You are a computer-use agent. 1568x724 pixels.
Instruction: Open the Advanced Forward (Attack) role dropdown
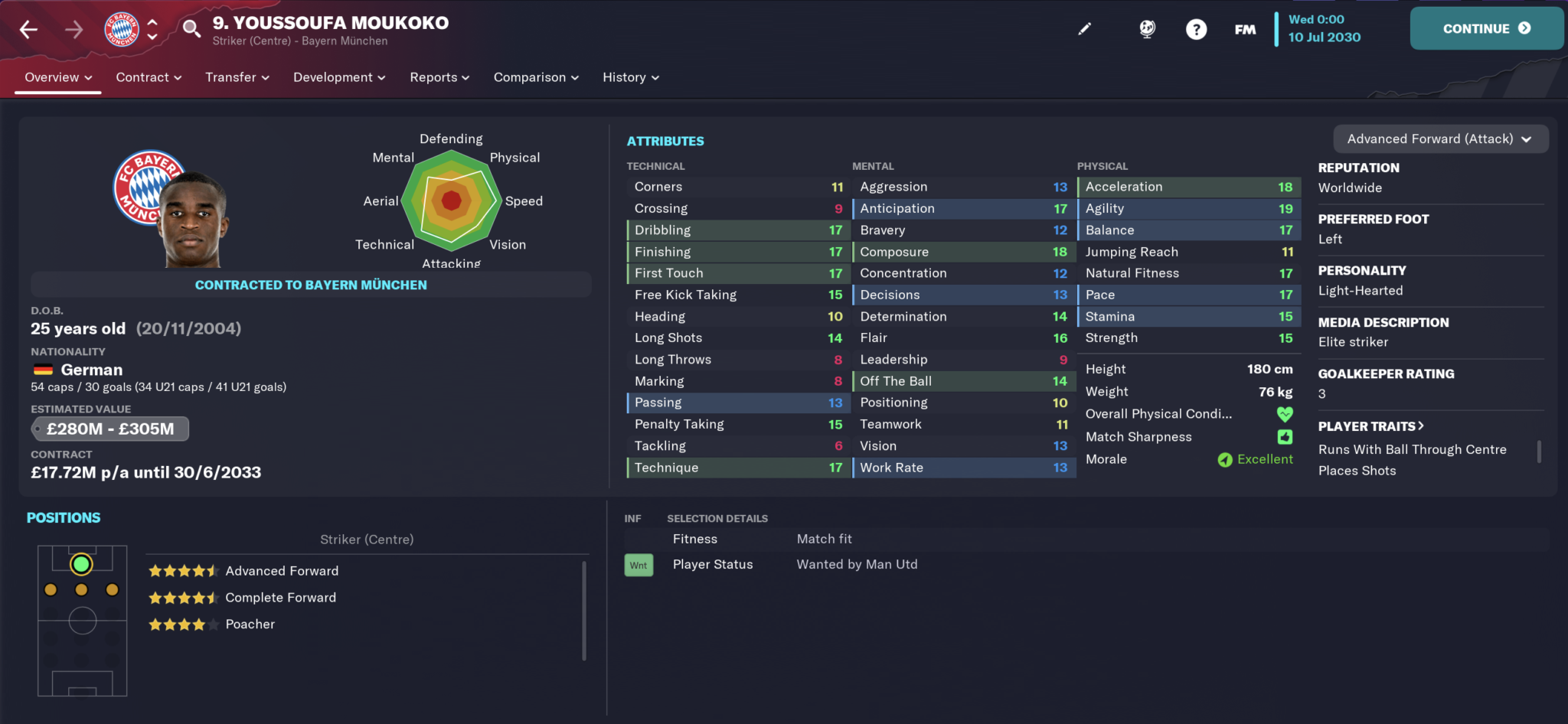pos(1440,139)
